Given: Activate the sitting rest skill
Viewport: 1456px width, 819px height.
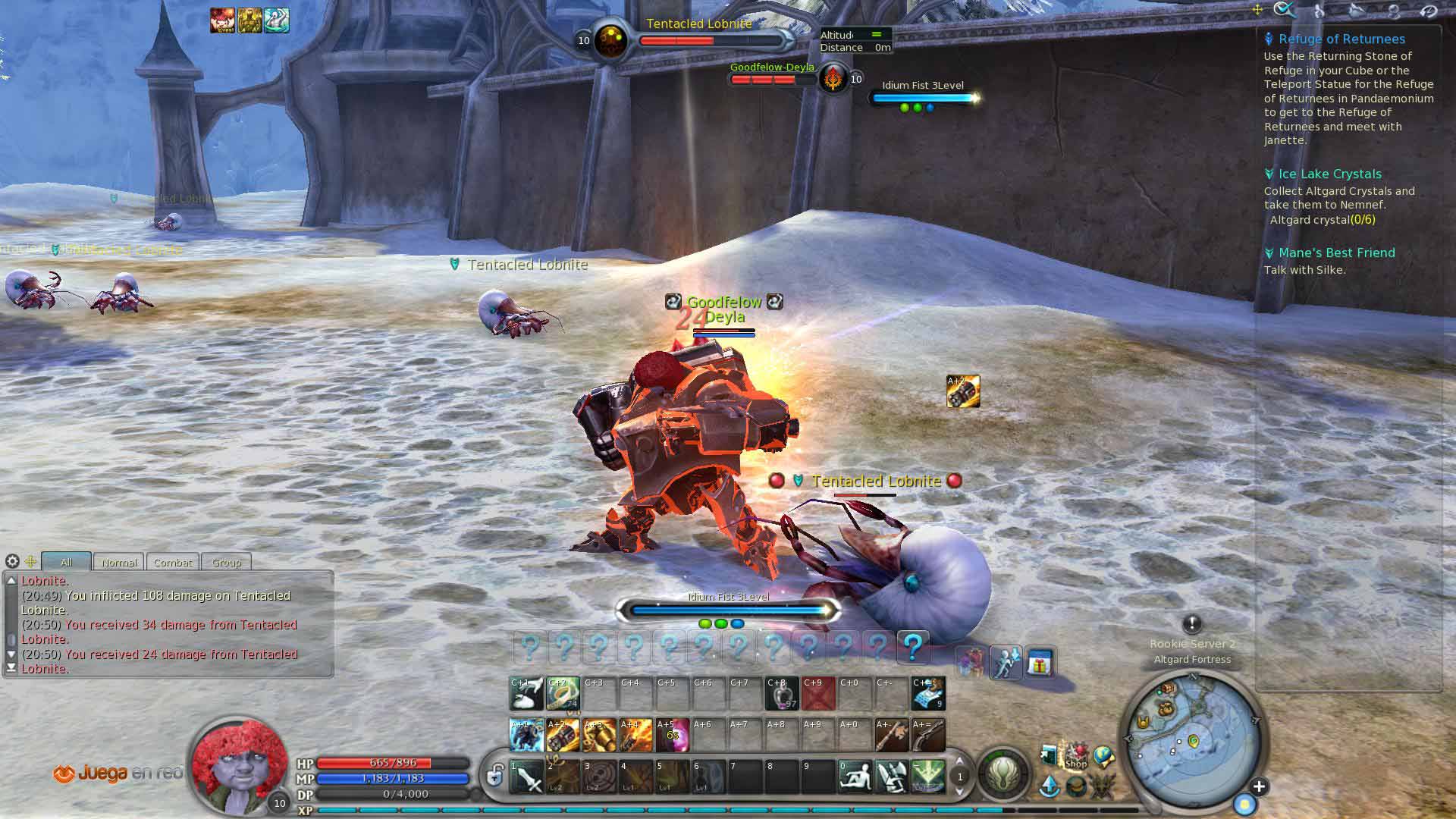Looking at the screenshot, I should [855, 777].
